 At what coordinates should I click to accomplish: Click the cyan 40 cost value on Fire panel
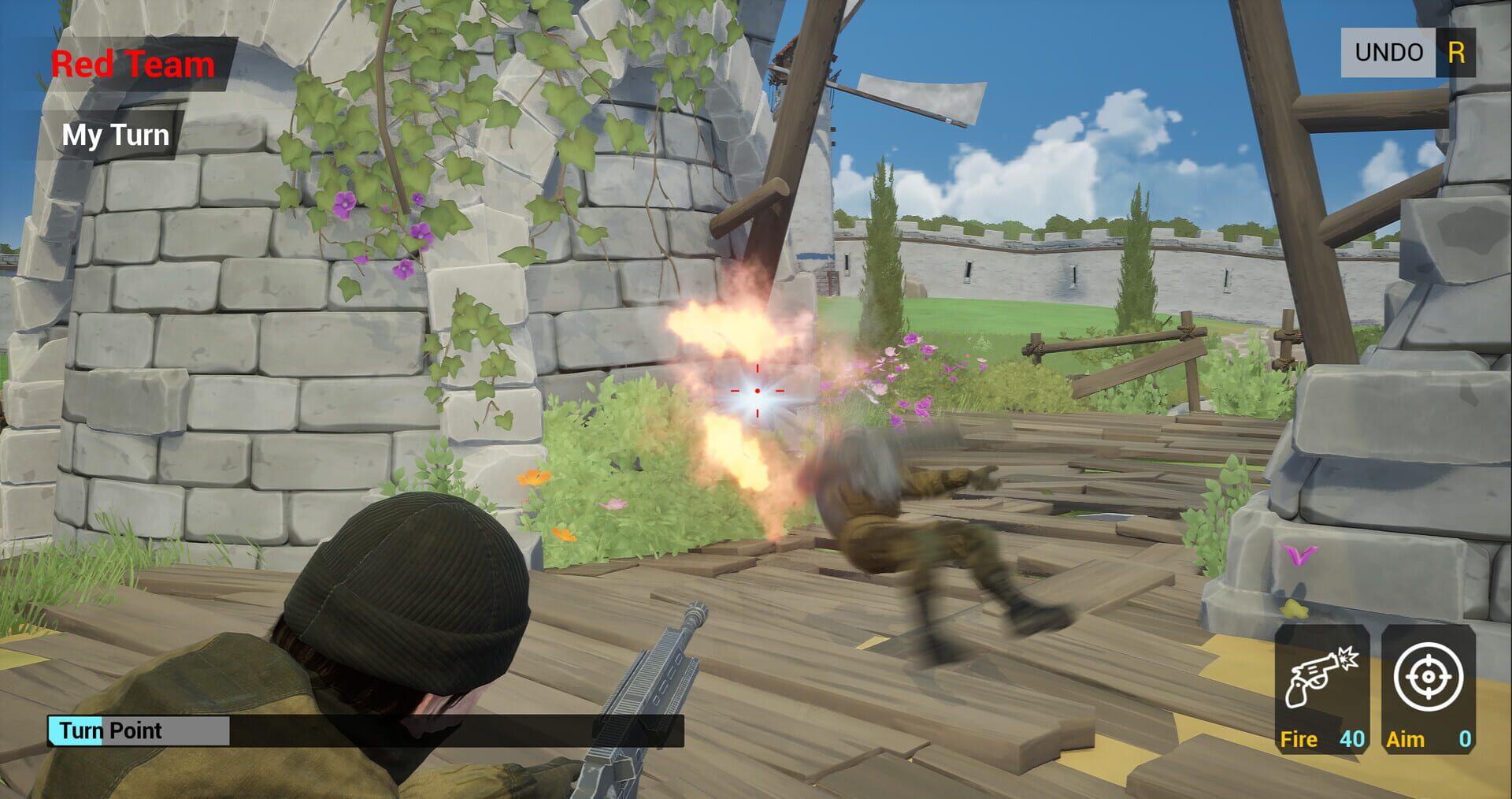(1351, 740)
